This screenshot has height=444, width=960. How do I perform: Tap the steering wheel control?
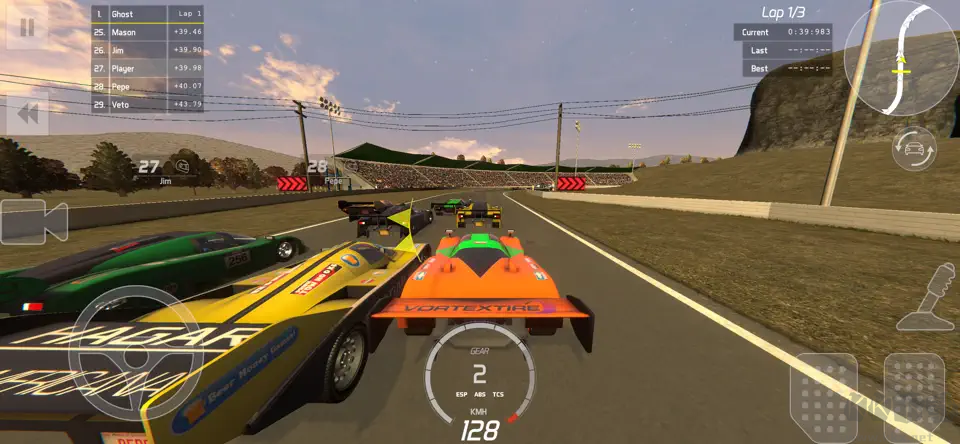click(x=120, y=345)
